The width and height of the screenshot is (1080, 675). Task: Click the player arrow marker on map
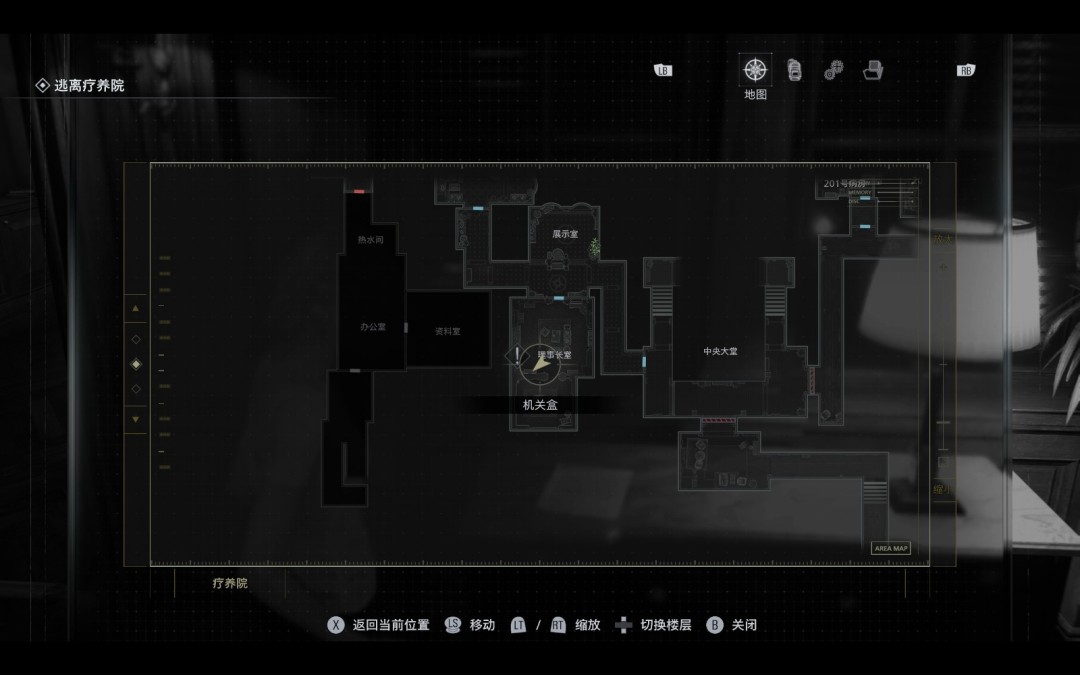coord(541,366)
